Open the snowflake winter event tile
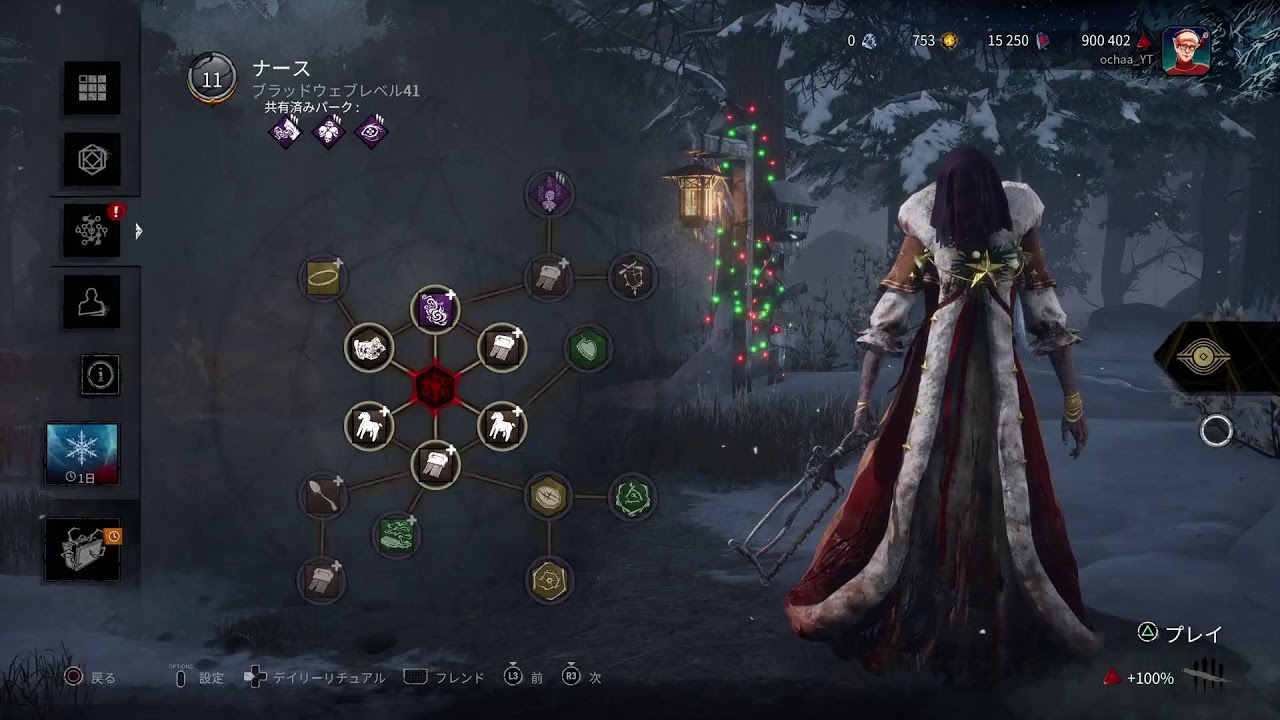Screen dimensions: 1280x720 (82, 453)
